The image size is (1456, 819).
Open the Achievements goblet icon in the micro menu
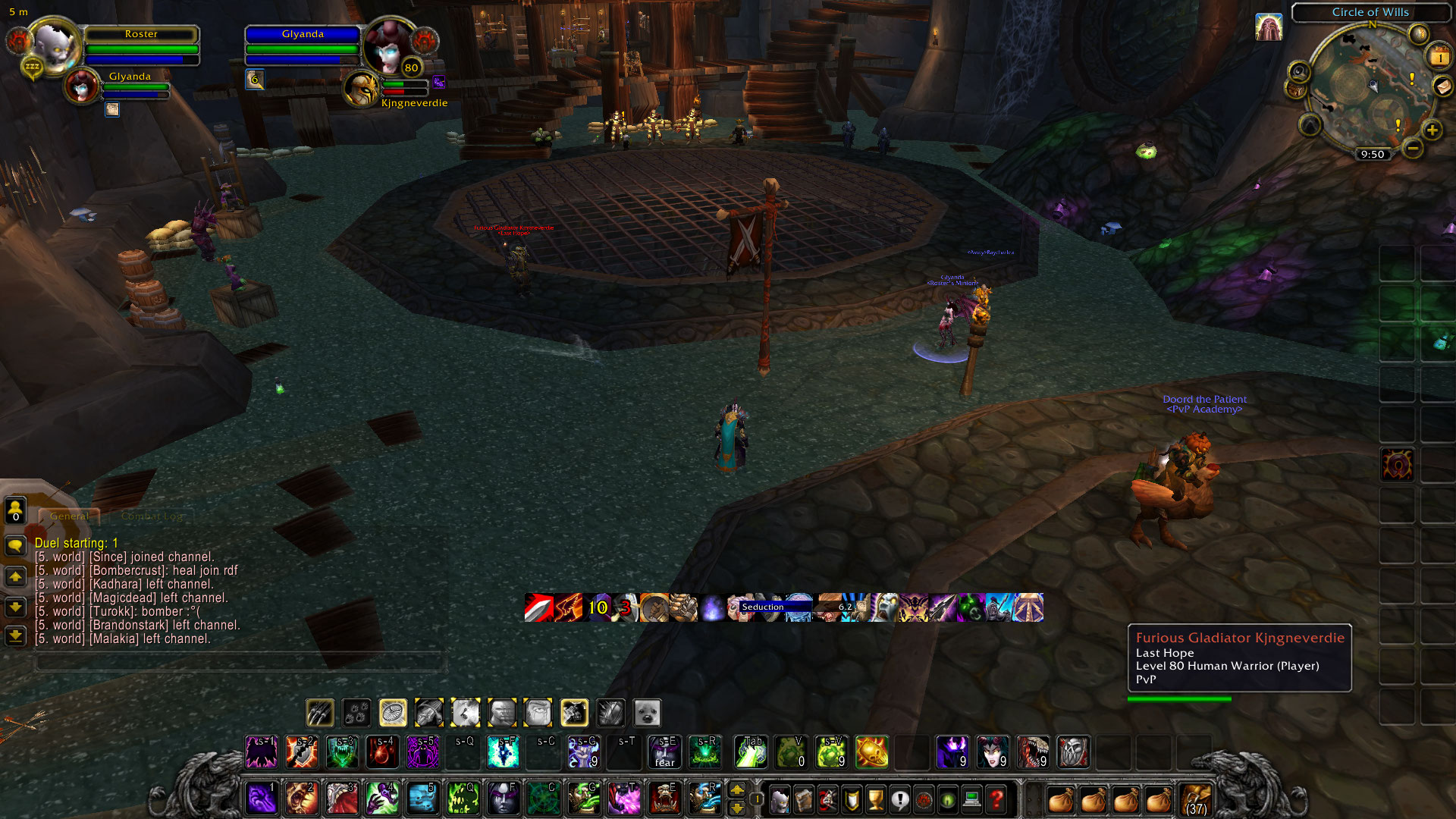876,800
